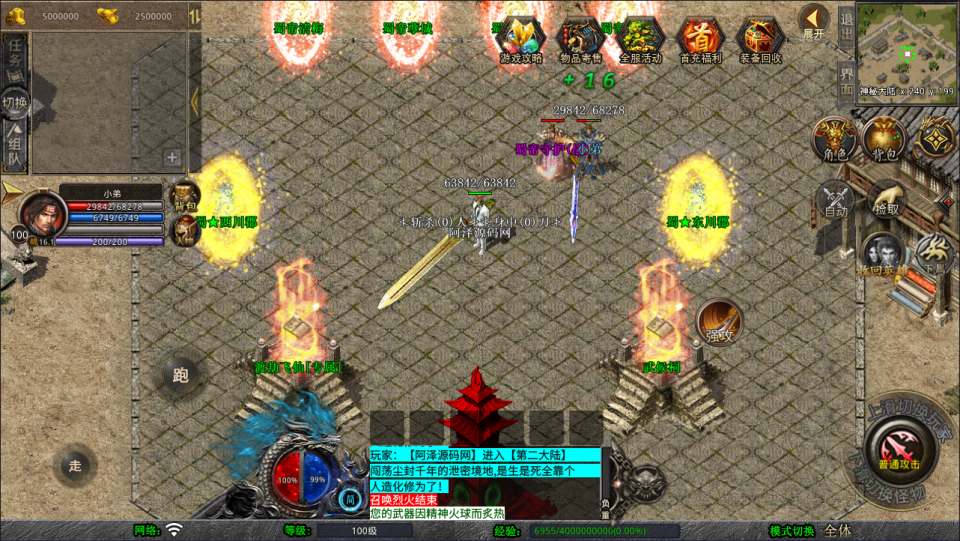
Task: Switch to 跑 run mode
Action: coord(181,376)
